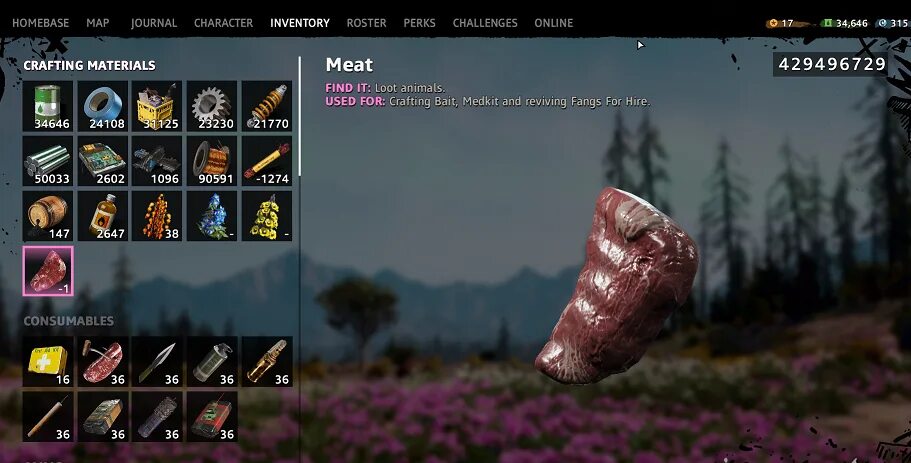This screenshot has width=911, height=463.
Task: Open the Homebase tab
Action: tap(42, 23)
